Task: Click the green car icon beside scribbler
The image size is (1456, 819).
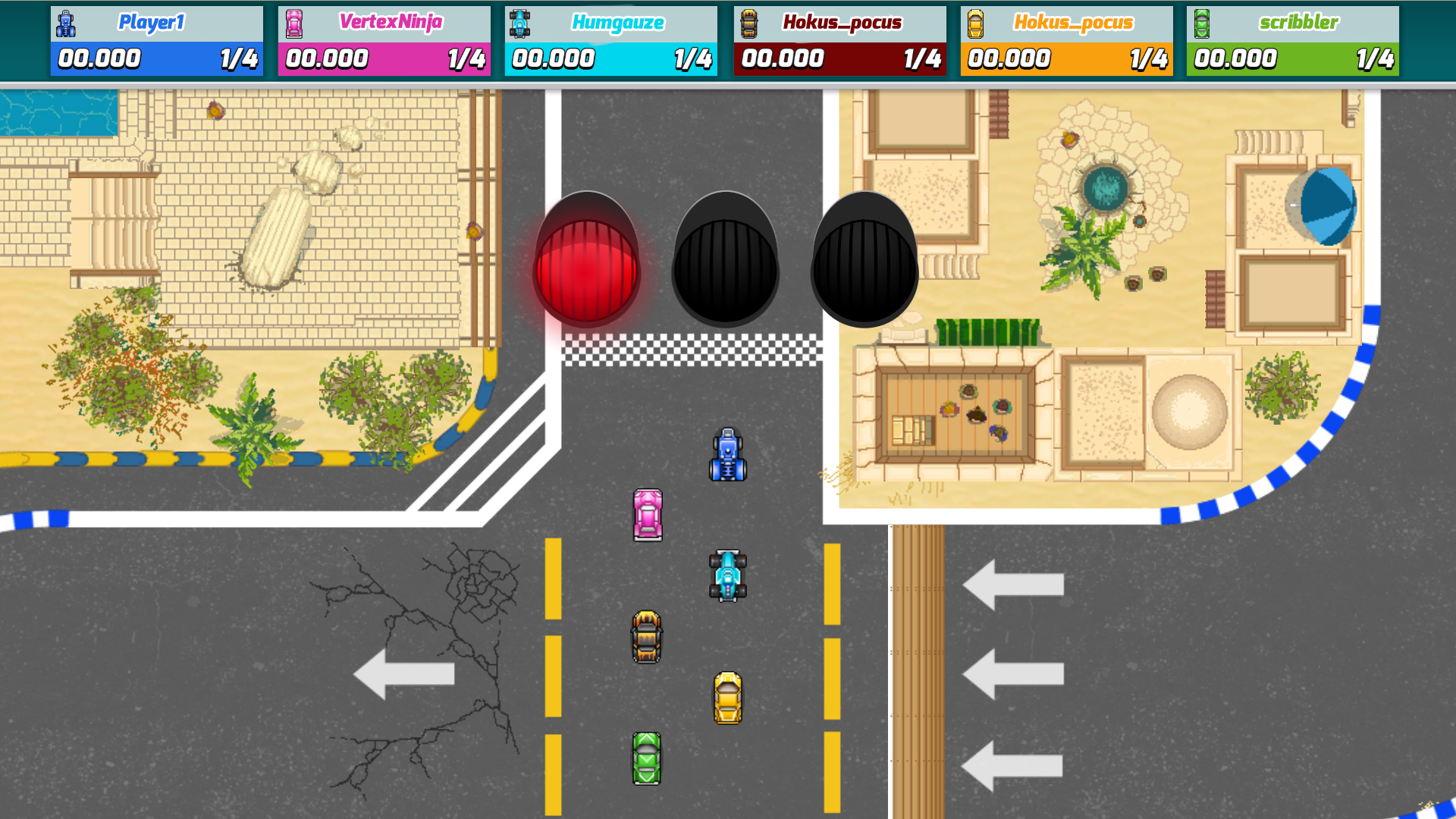Action: coord(1203,22)
